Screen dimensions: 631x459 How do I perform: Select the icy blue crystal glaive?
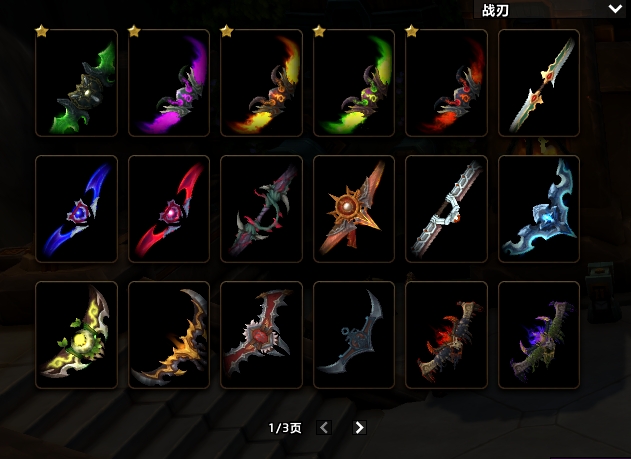click(x=539, y=209)
